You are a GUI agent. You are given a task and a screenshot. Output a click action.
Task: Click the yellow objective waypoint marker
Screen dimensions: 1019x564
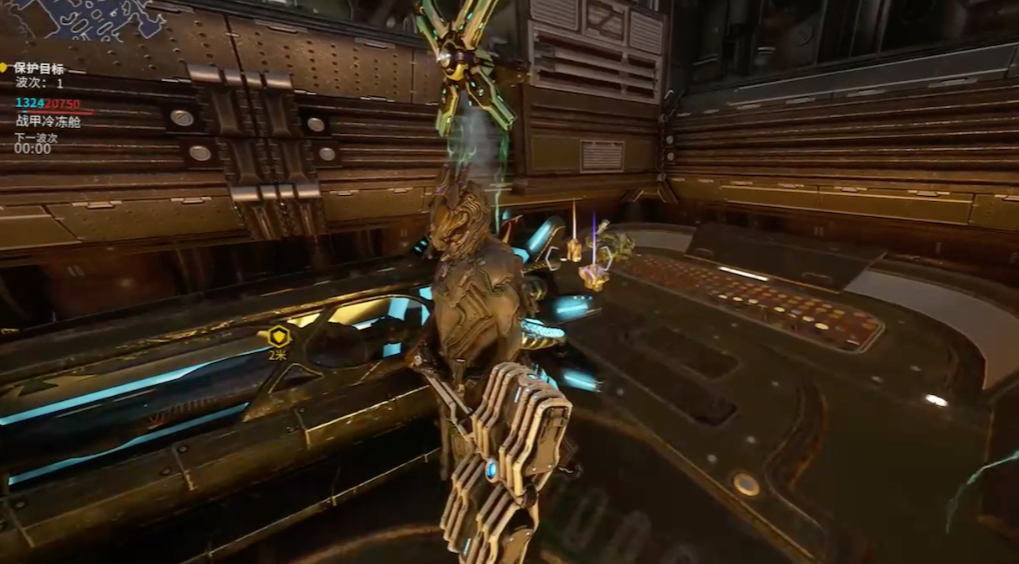point(277,336)
